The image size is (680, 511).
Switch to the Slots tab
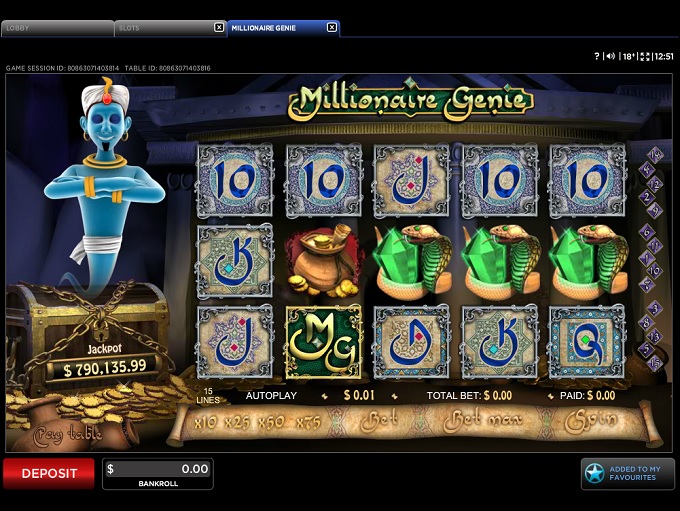pyautogui.click(x=163, y=28)
